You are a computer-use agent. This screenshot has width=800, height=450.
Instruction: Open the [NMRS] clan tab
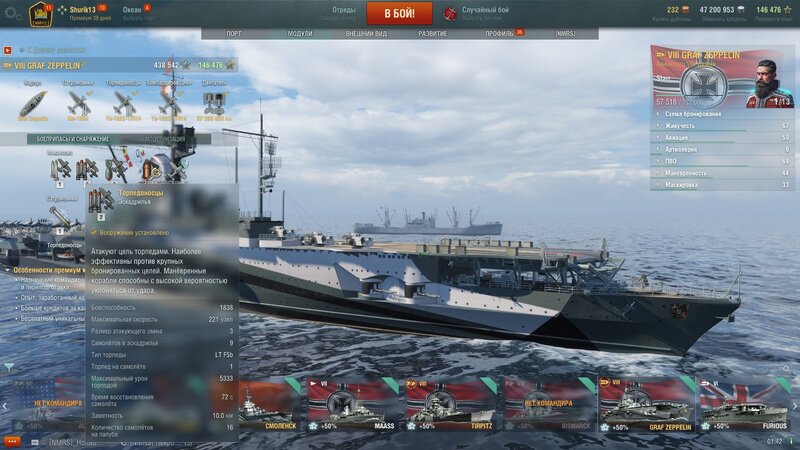click(566, 33)
